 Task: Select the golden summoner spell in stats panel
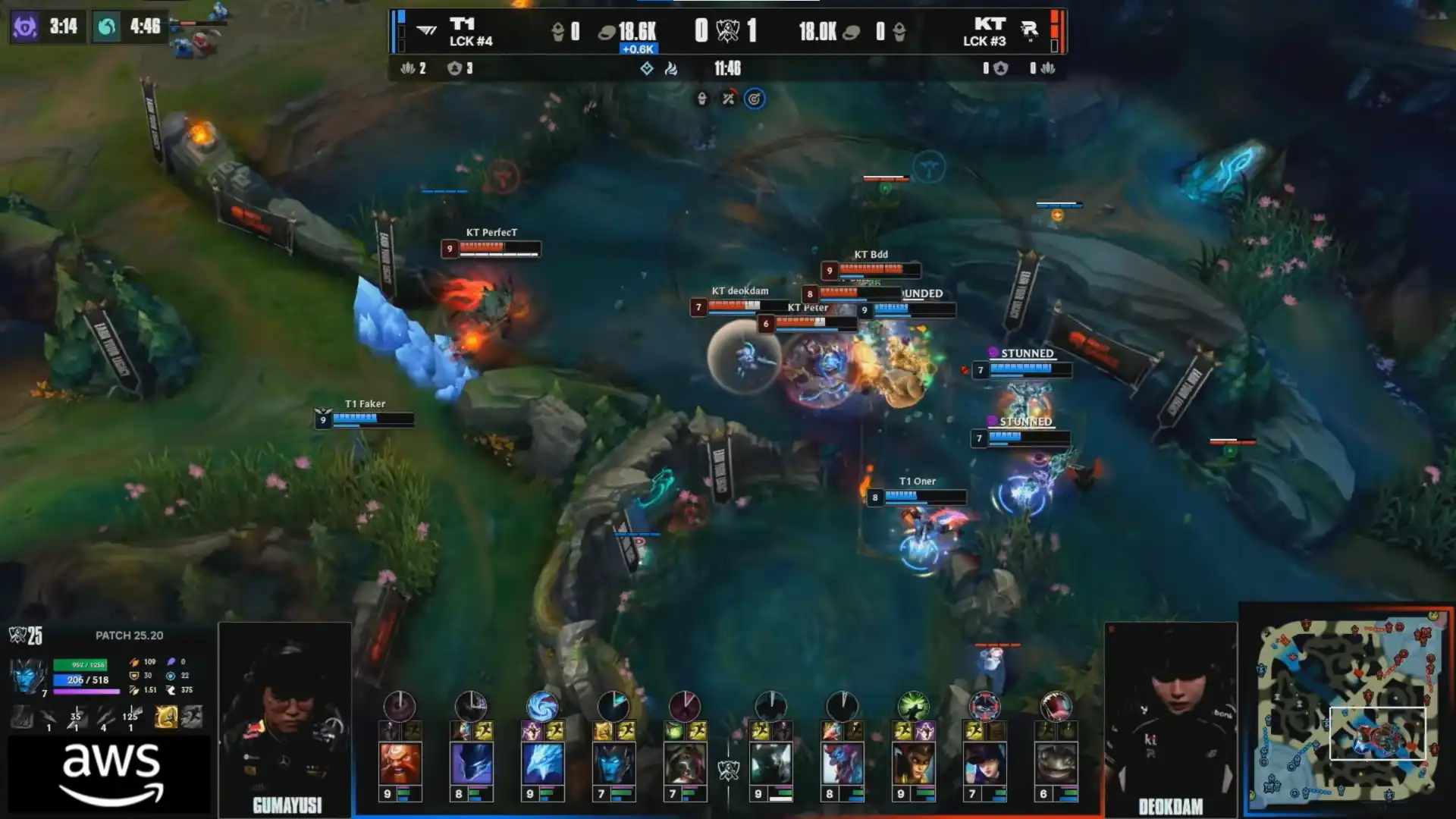pos(166,716)
